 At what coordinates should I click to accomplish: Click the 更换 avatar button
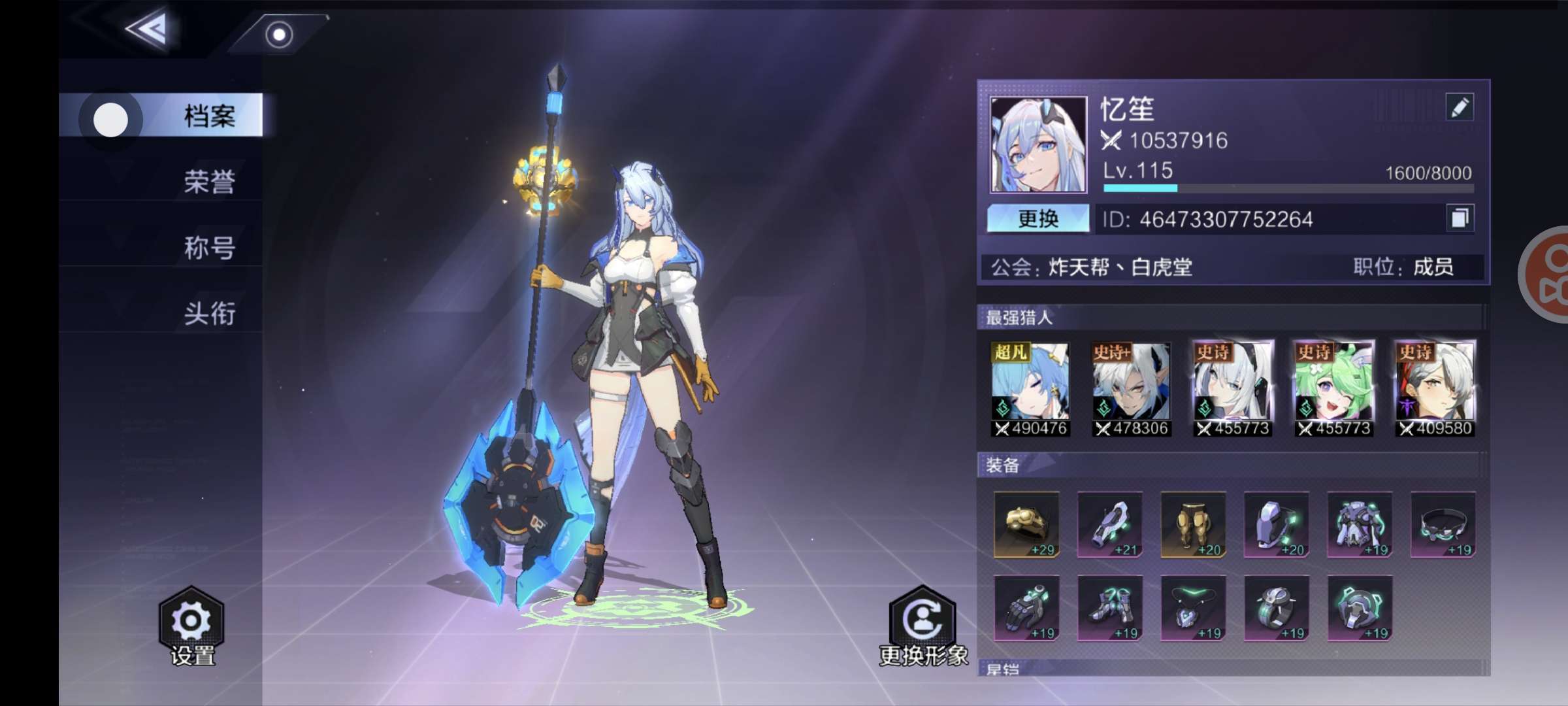point(1037,218)
